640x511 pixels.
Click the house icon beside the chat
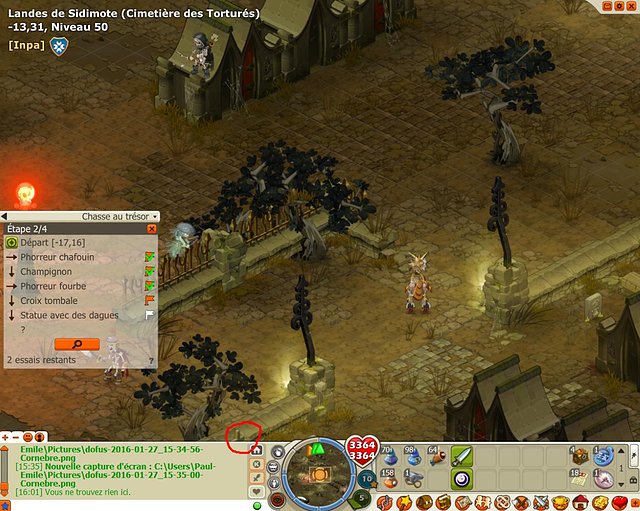click(x=257, y=451)
